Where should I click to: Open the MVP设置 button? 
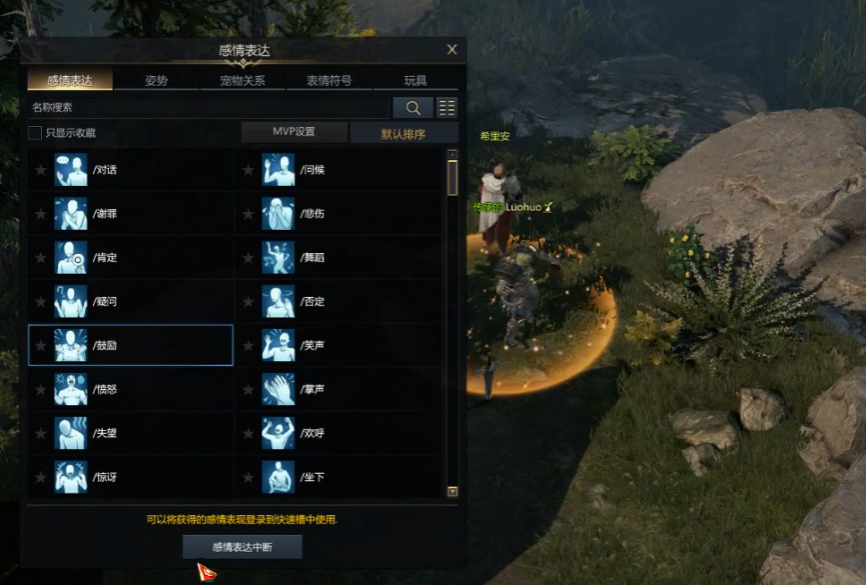click(x=294, y=132)
